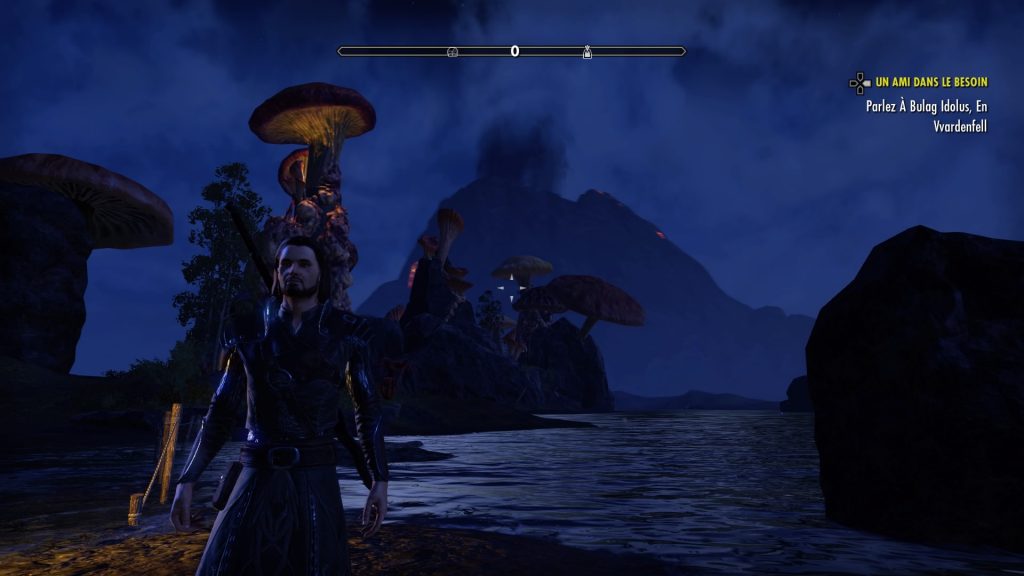Click the crowned marker on the compass
This screenshot has width=1024, height=576.
[x=587, y=51]
